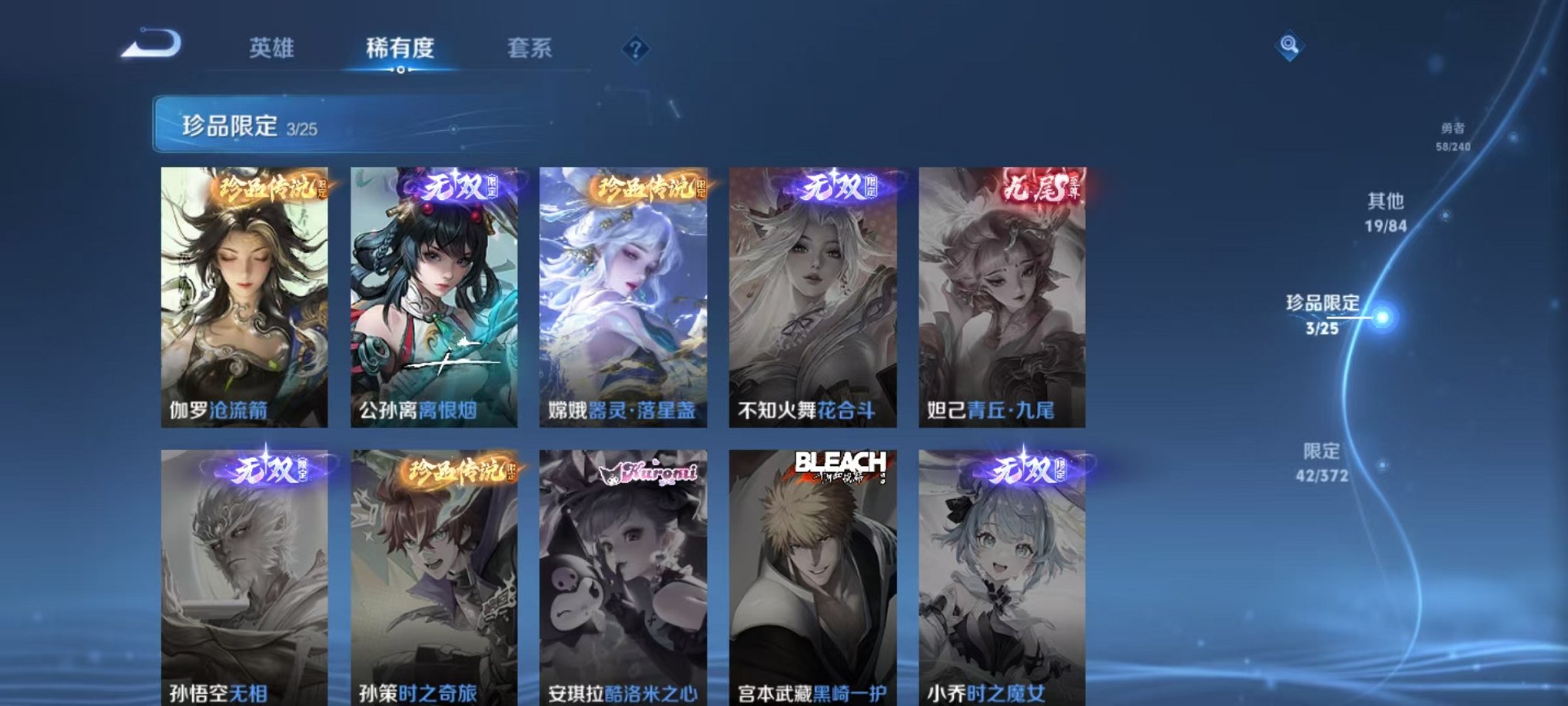Click the dot indicator under 稀有度 tab
1568x706 pixels.
[x=400, y=71]
